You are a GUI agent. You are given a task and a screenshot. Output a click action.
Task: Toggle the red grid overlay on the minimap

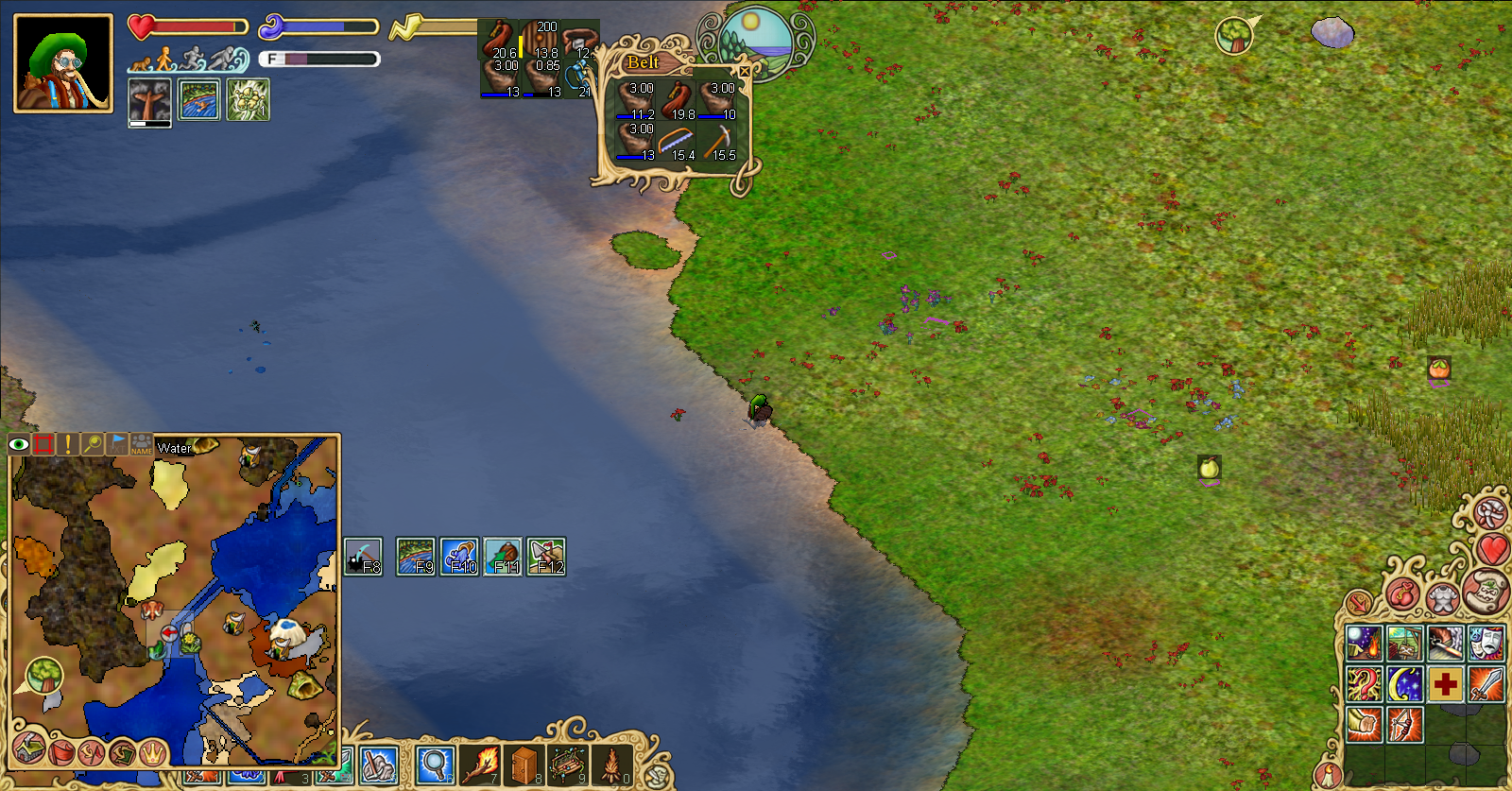[x=43, y=444]
